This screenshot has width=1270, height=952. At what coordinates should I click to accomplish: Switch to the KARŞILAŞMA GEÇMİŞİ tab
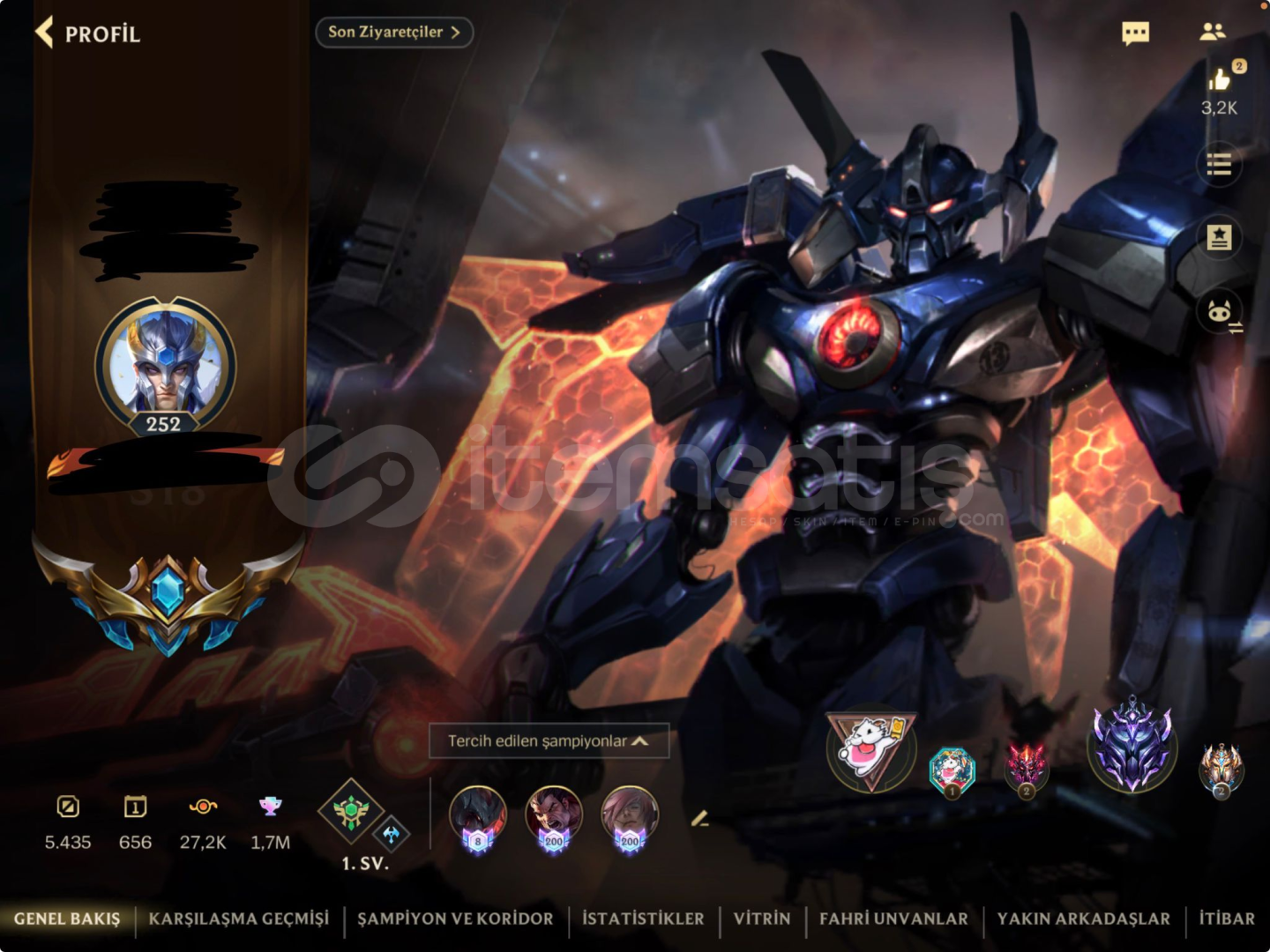tap(243, 919)
